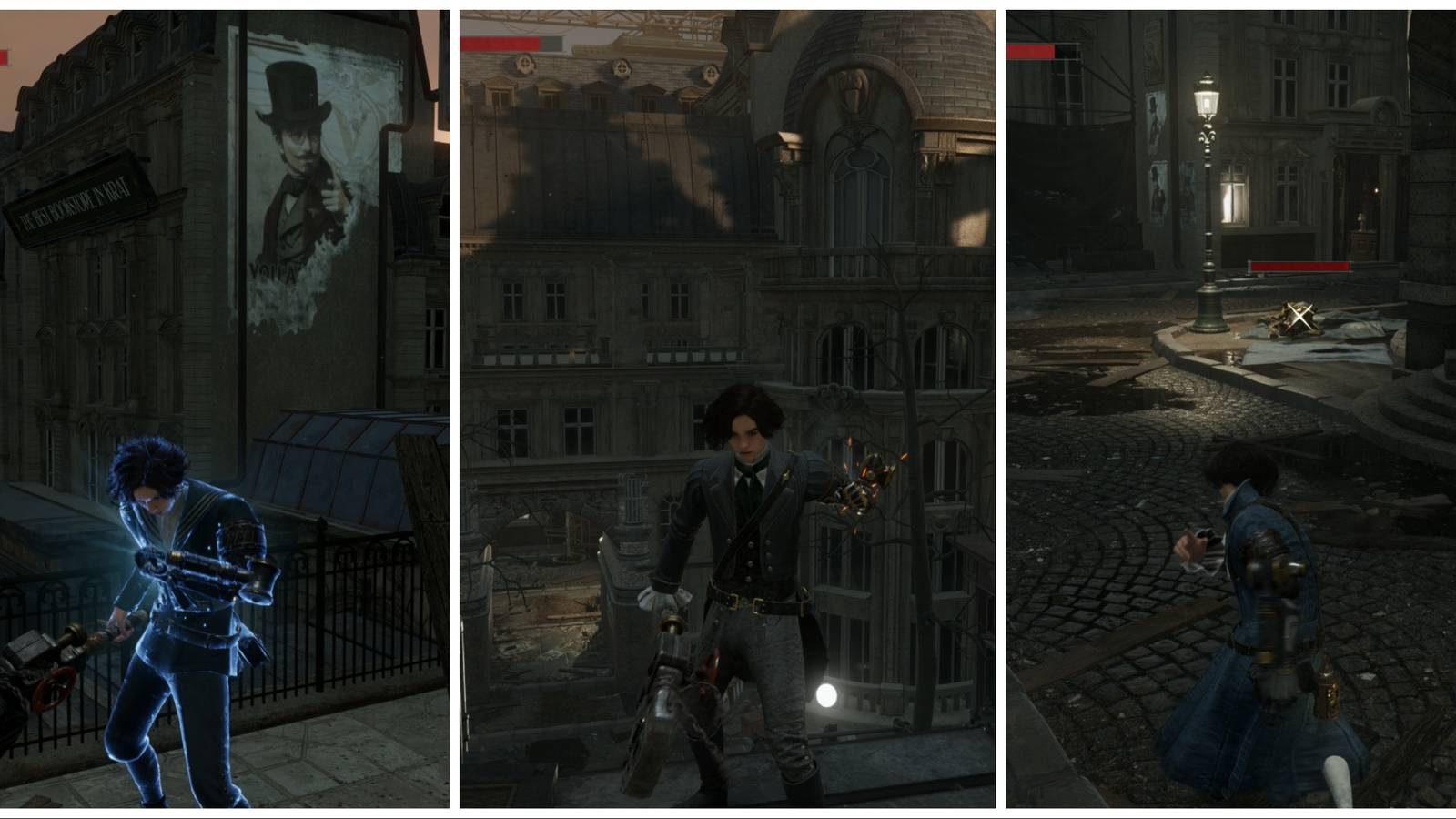
Task: Click the player health bar in left panel
Action: point(5,55)
